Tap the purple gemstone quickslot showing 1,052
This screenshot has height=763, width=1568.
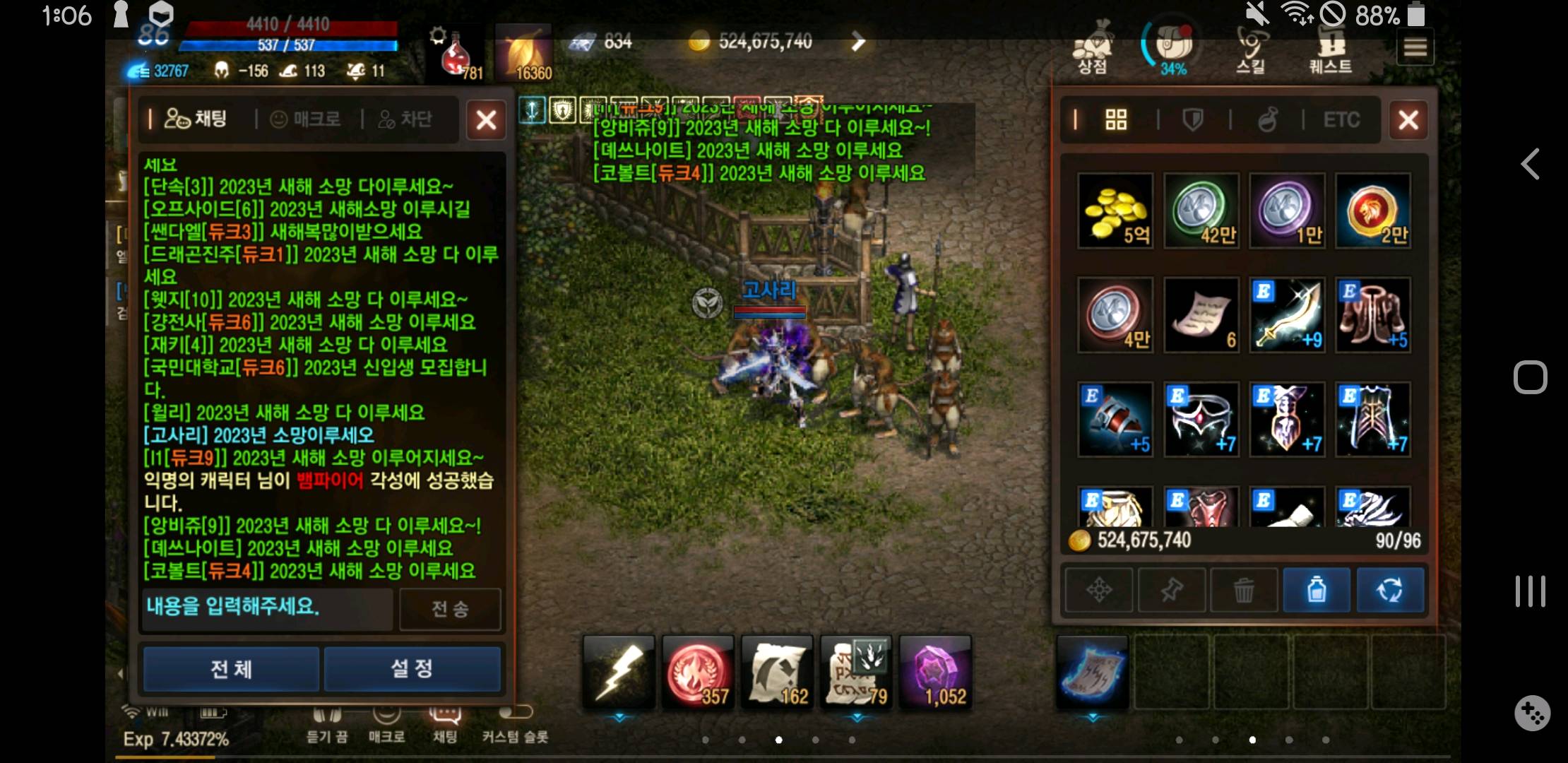[x=937, y=671]
